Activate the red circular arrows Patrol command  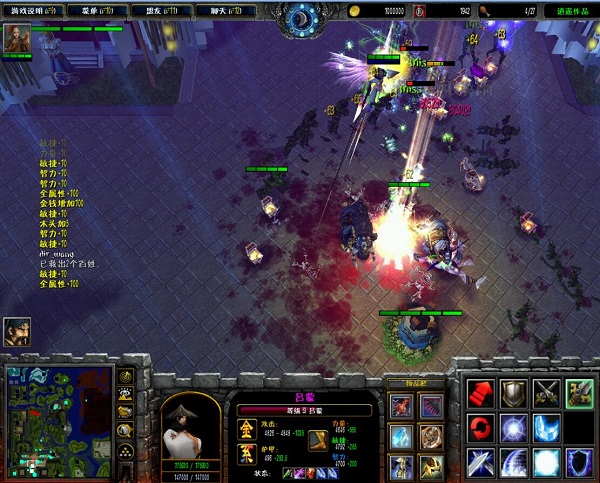[482, 428]
